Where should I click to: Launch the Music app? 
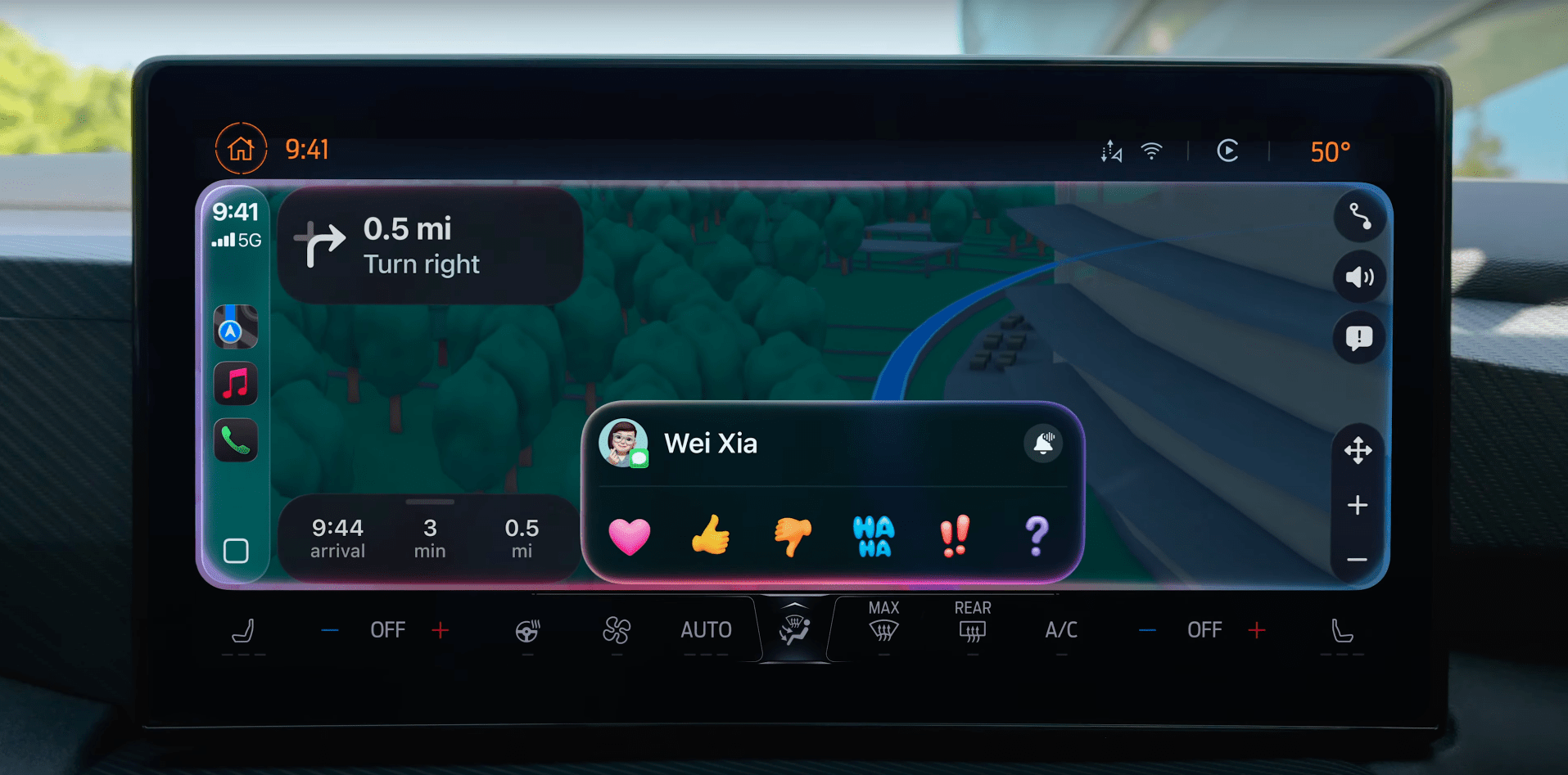[x=236, y=383]
